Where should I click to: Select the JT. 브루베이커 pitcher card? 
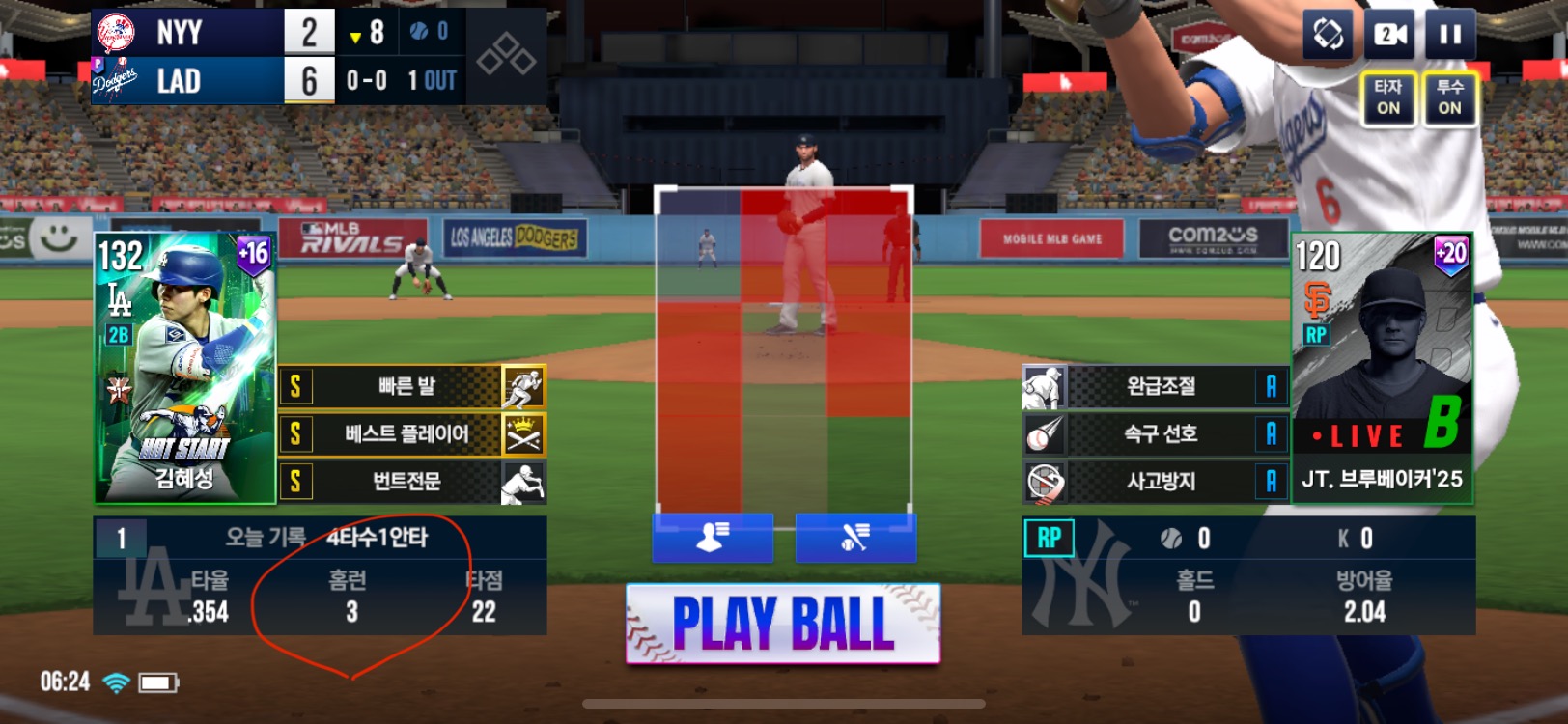click(x=1382, y=368)
